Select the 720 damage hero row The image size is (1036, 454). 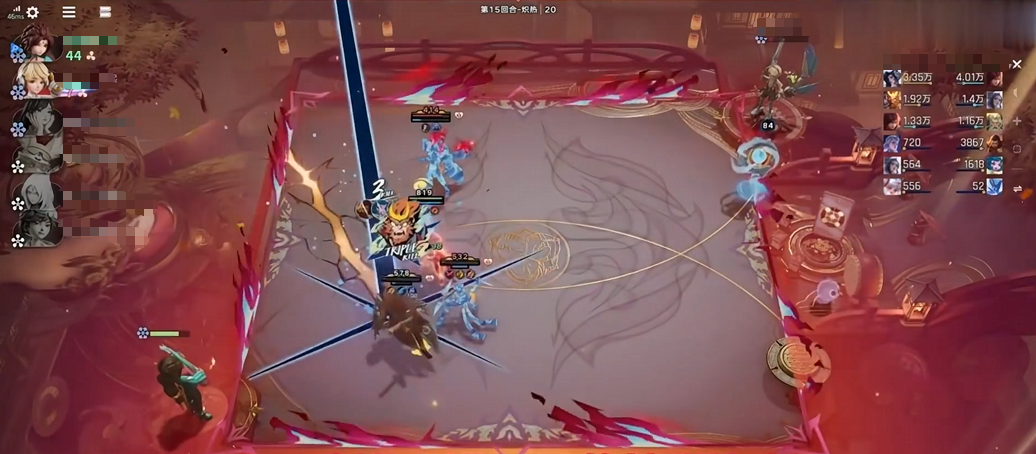click(x=909, y=143)
